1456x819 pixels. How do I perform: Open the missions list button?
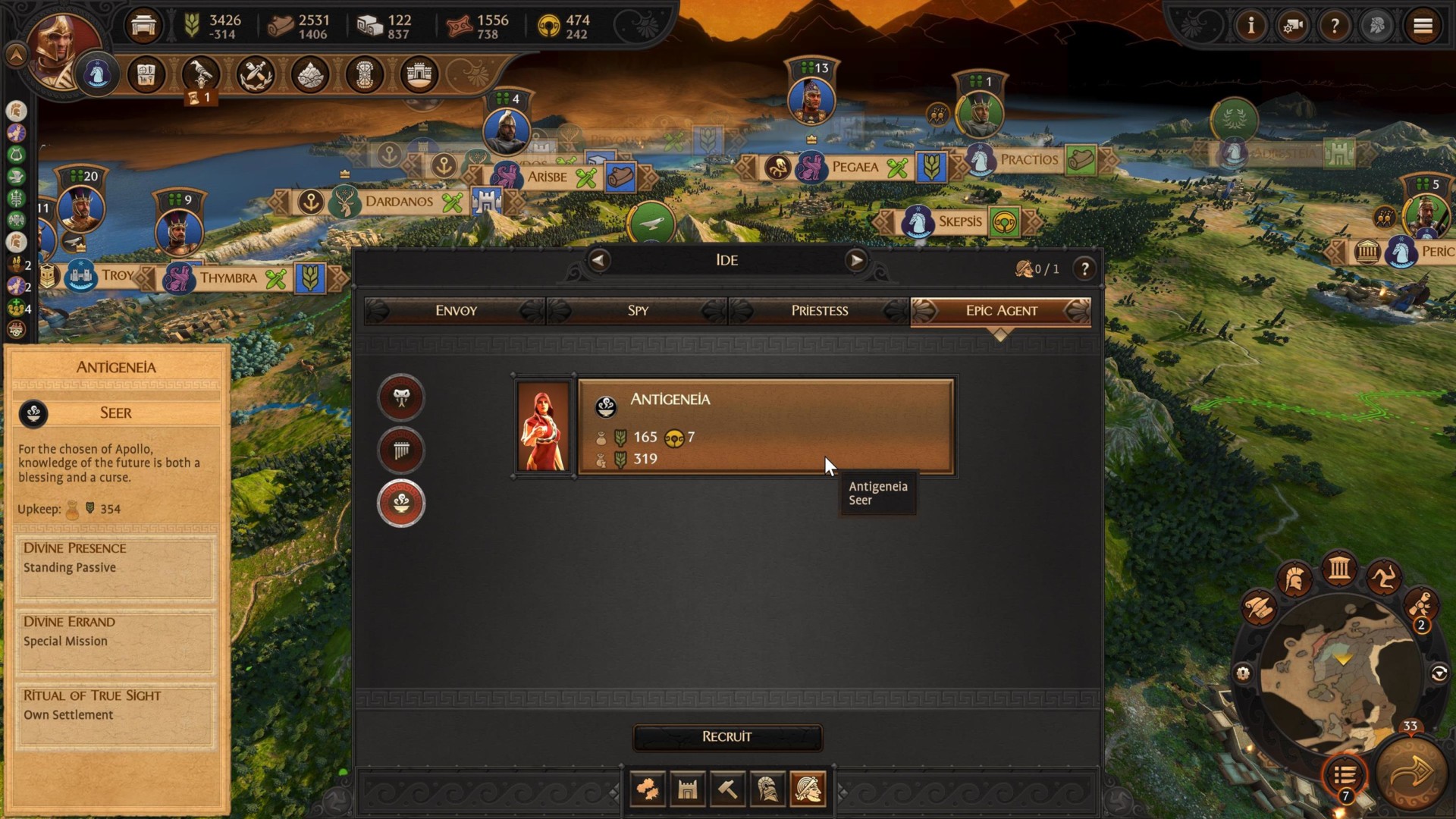point(1345,775)
